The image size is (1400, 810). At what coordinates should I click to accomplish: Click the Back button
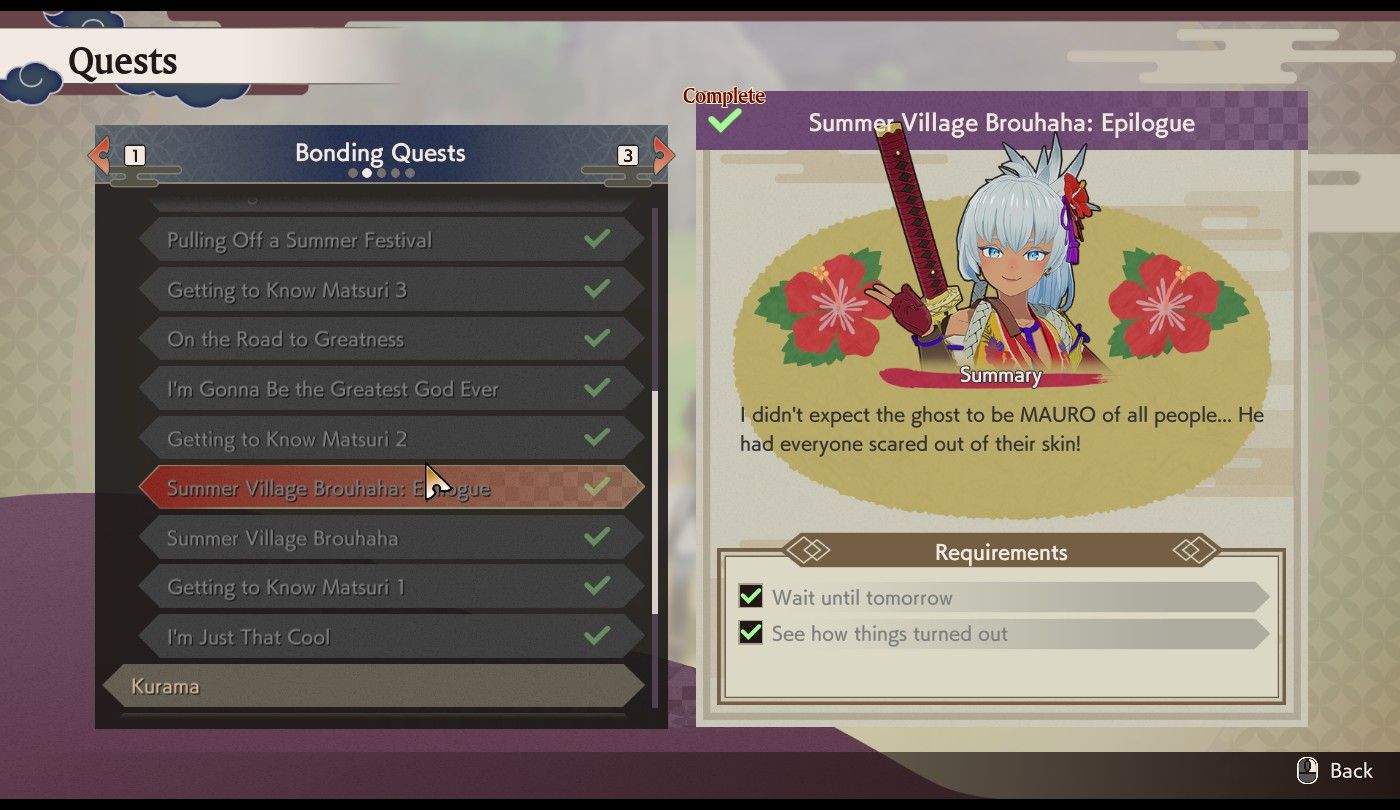(1335, 771)
